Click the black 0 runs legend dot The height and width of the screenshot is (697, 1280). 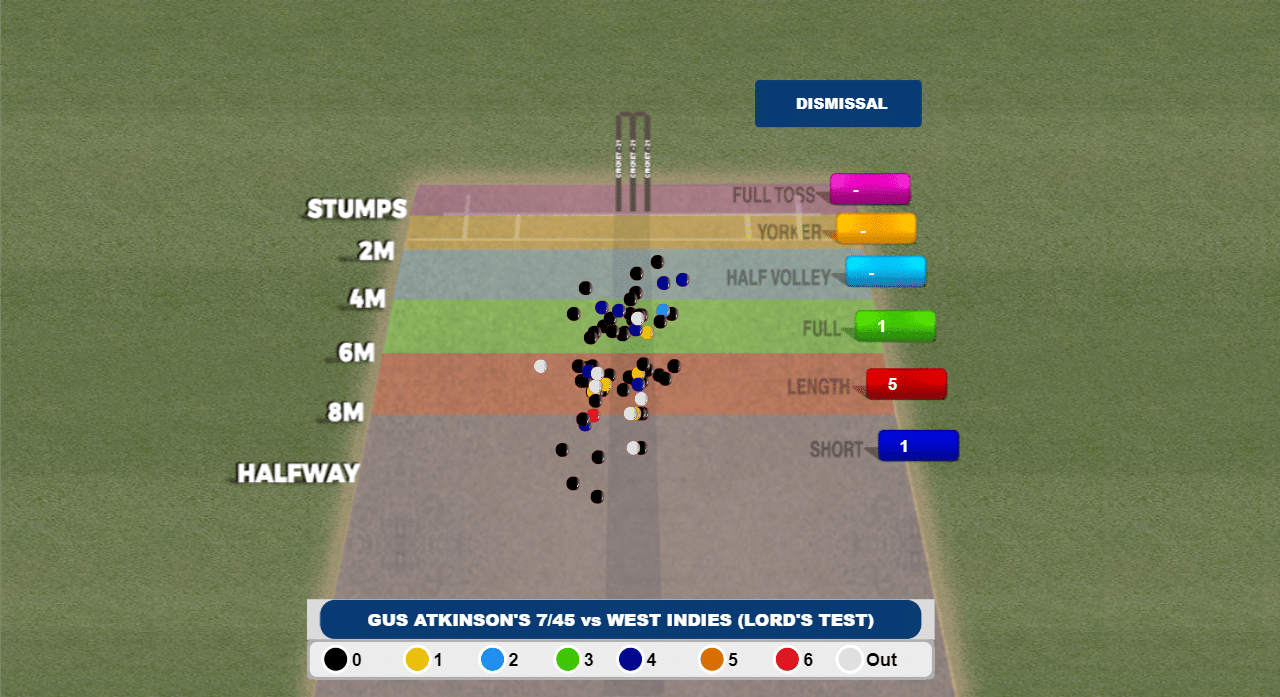335,660
